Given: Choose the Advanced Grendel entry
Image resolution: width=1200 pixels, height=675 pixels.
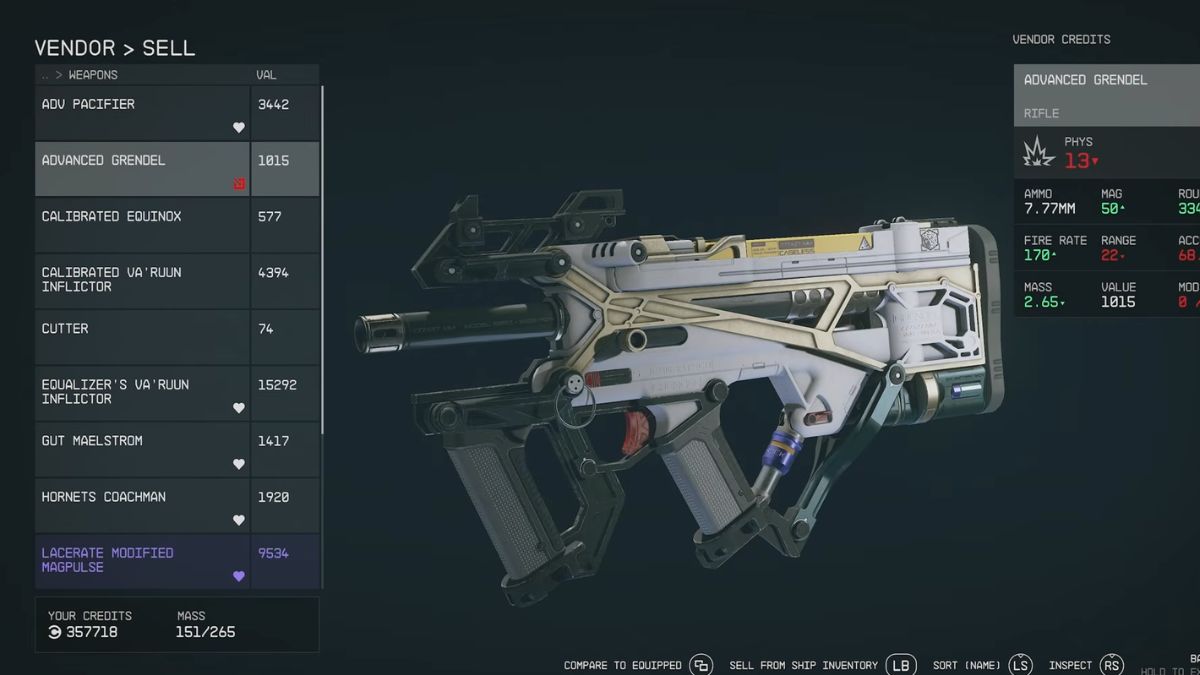Looking at the screenshot, I should (142, 169).
